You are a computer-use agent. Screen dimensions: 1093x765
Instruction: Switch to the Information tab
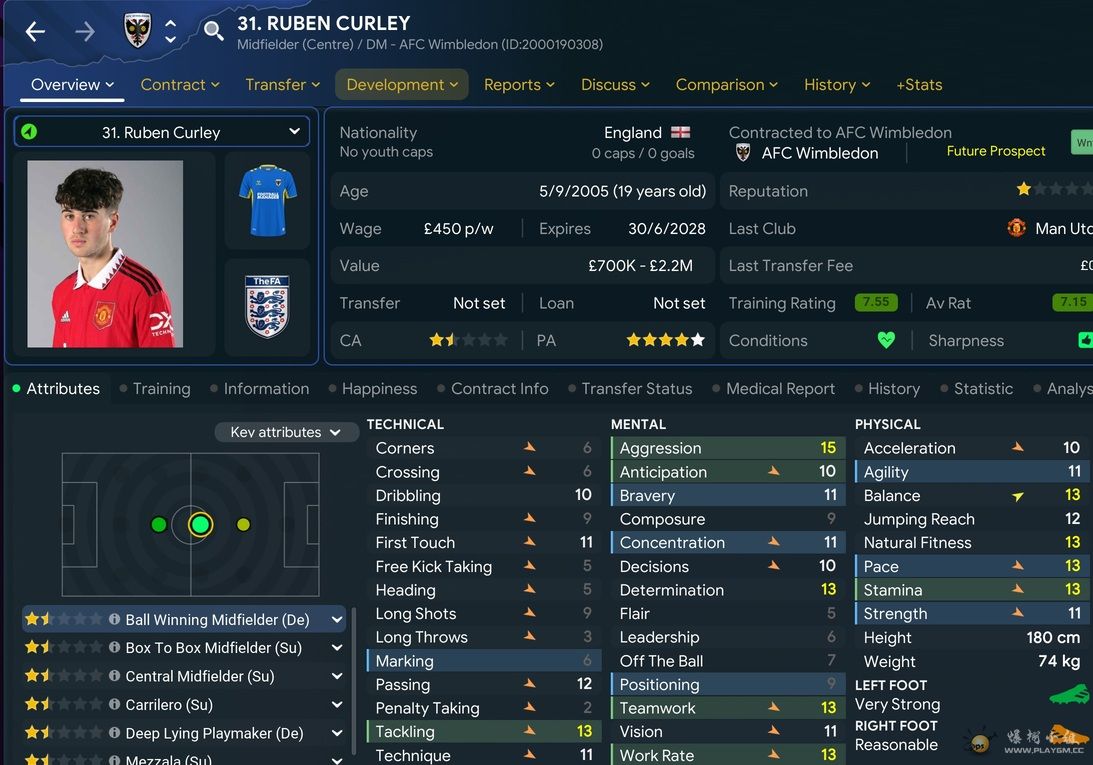(266, 389)
